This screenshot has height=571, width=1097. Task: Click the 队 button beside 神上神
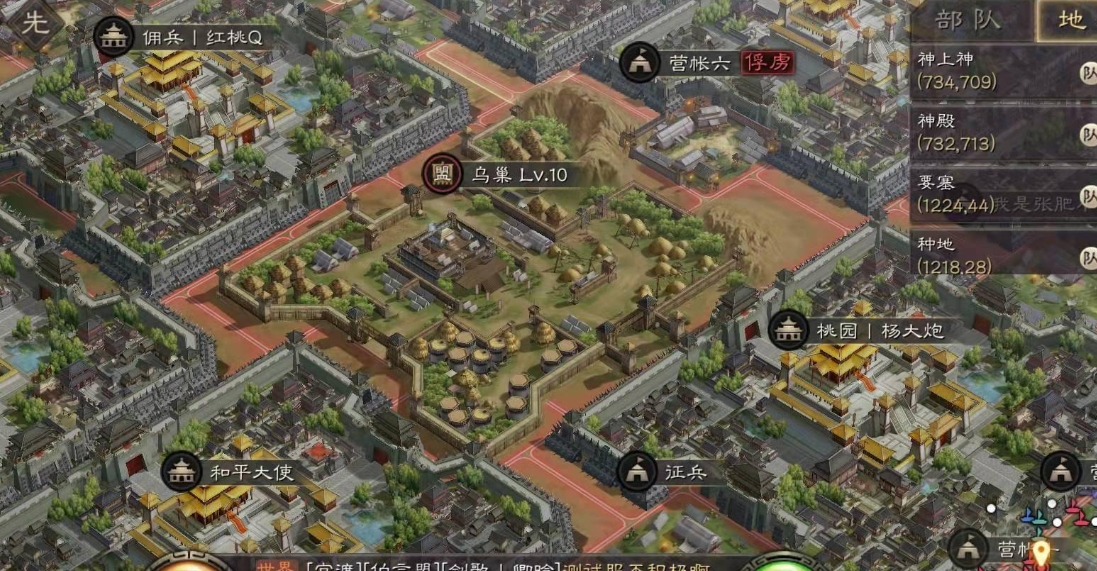pyautogui.click(x=1087, y=72)
